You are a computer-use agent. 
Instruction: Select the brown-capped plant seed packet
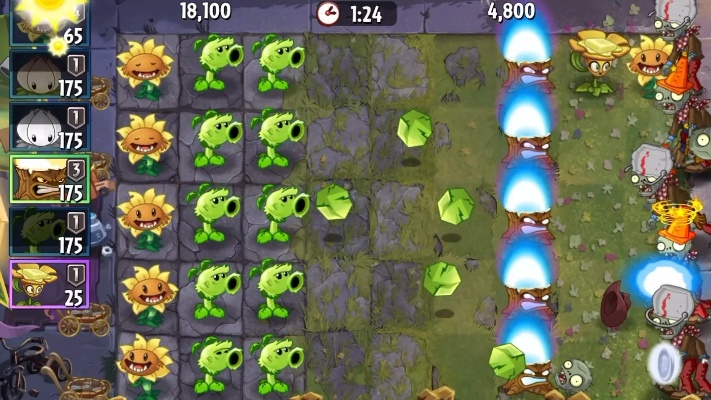pos(48,74)
